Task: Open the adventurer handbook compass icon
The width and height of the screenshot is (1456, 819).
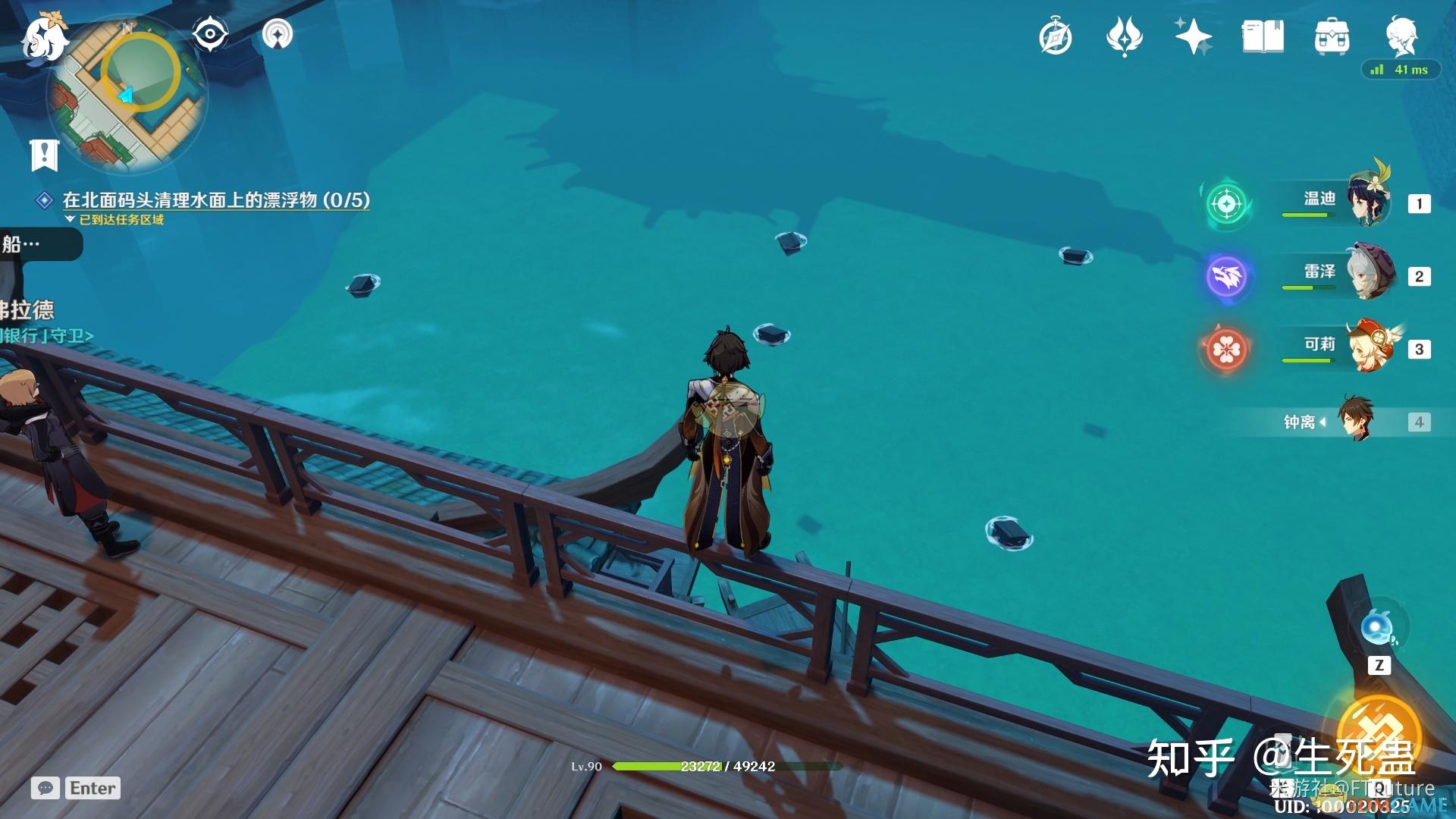Action: (x=1055, y=37)
